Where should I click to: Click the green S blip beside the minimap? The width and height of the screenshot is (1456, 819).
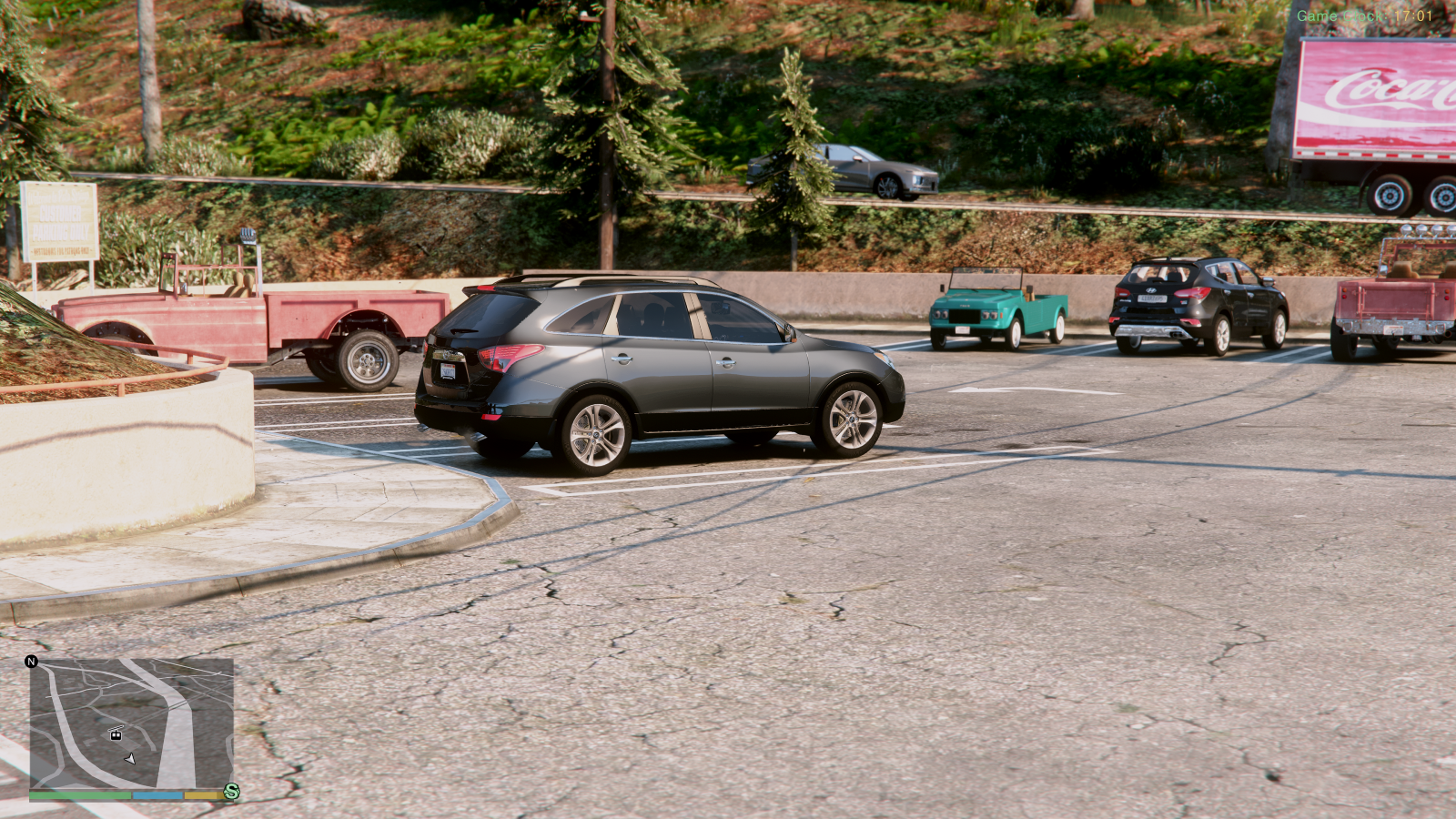pos(232,792)
